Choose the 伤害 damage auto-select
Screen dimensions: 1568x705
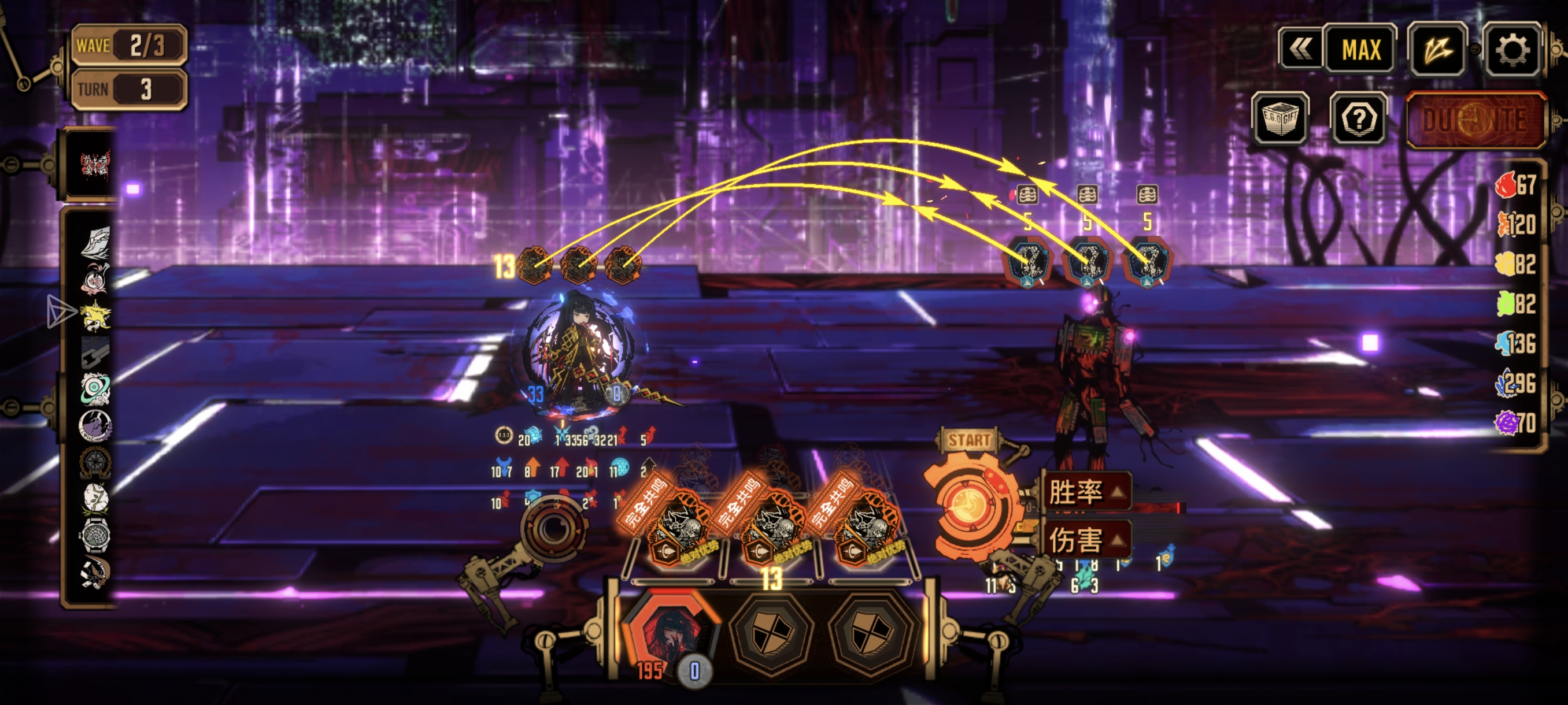1087,539
